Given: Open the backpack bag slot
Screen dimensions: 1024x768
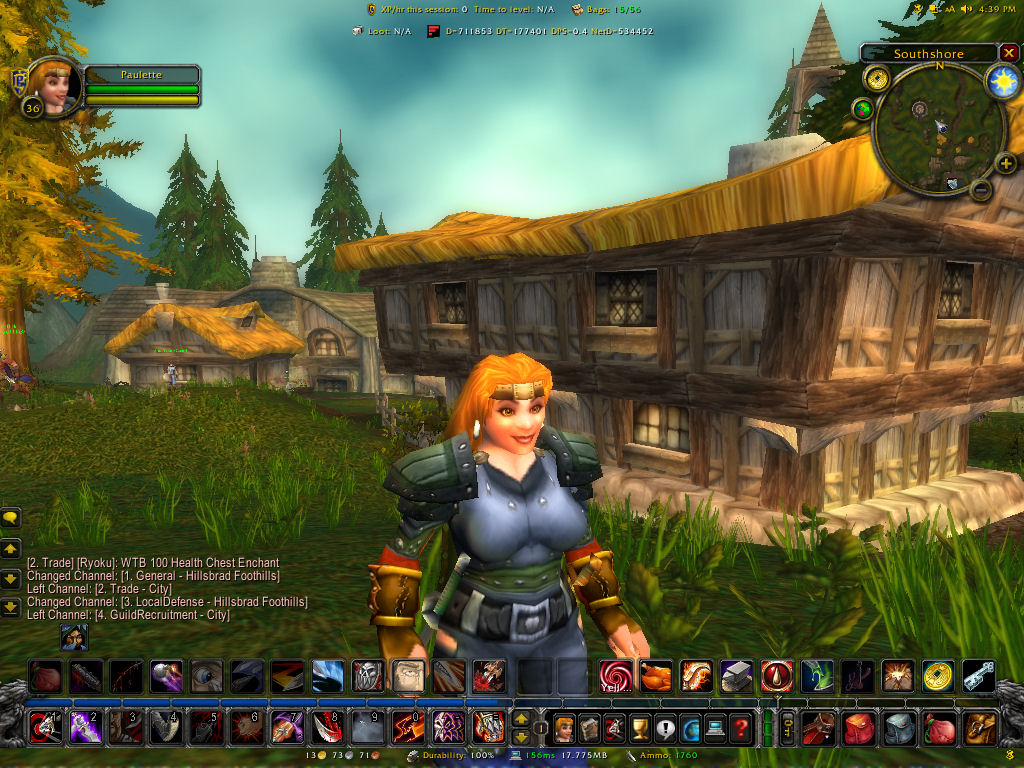Looking at the screenshot, I should click(x=981, y=727).
